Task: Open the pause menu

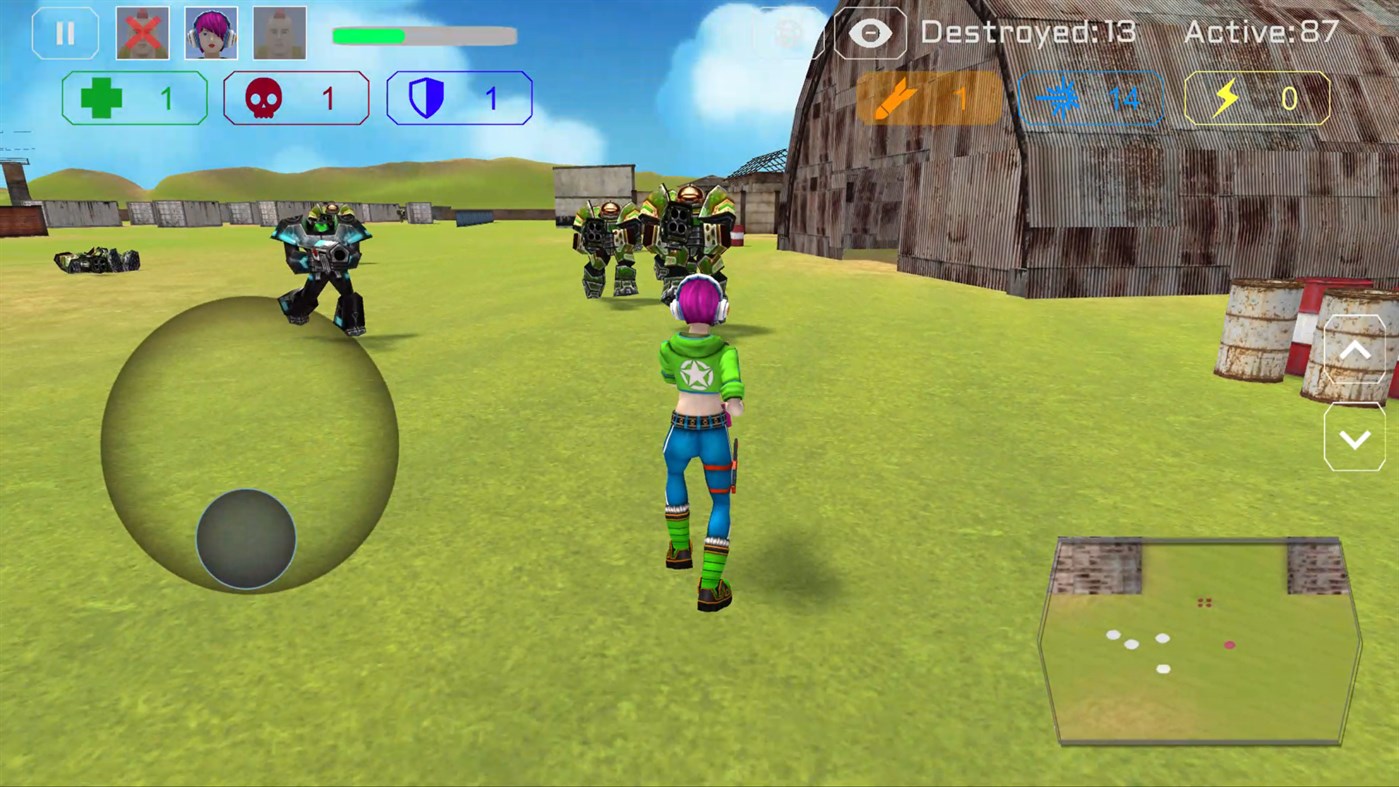Action: (x=65, y=31)
